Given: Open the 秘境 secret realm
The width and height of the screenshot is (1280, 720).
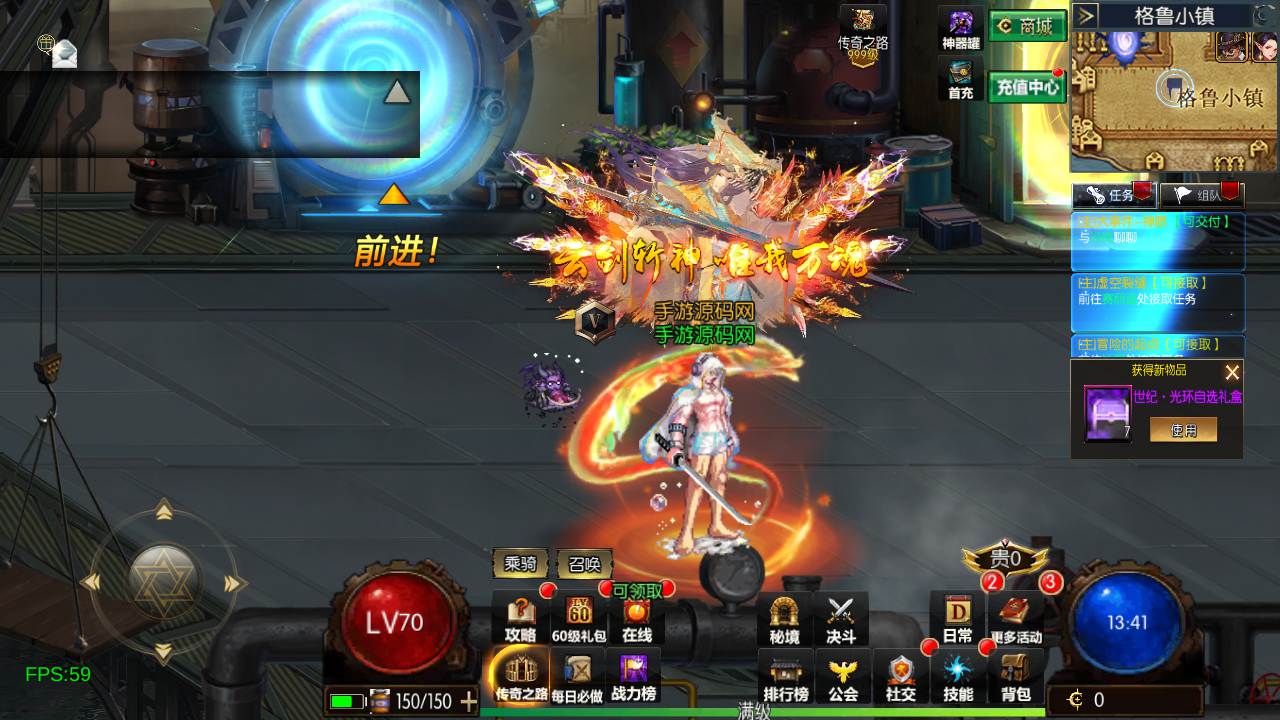Looking at the screenshot, I should pos(784,619).
